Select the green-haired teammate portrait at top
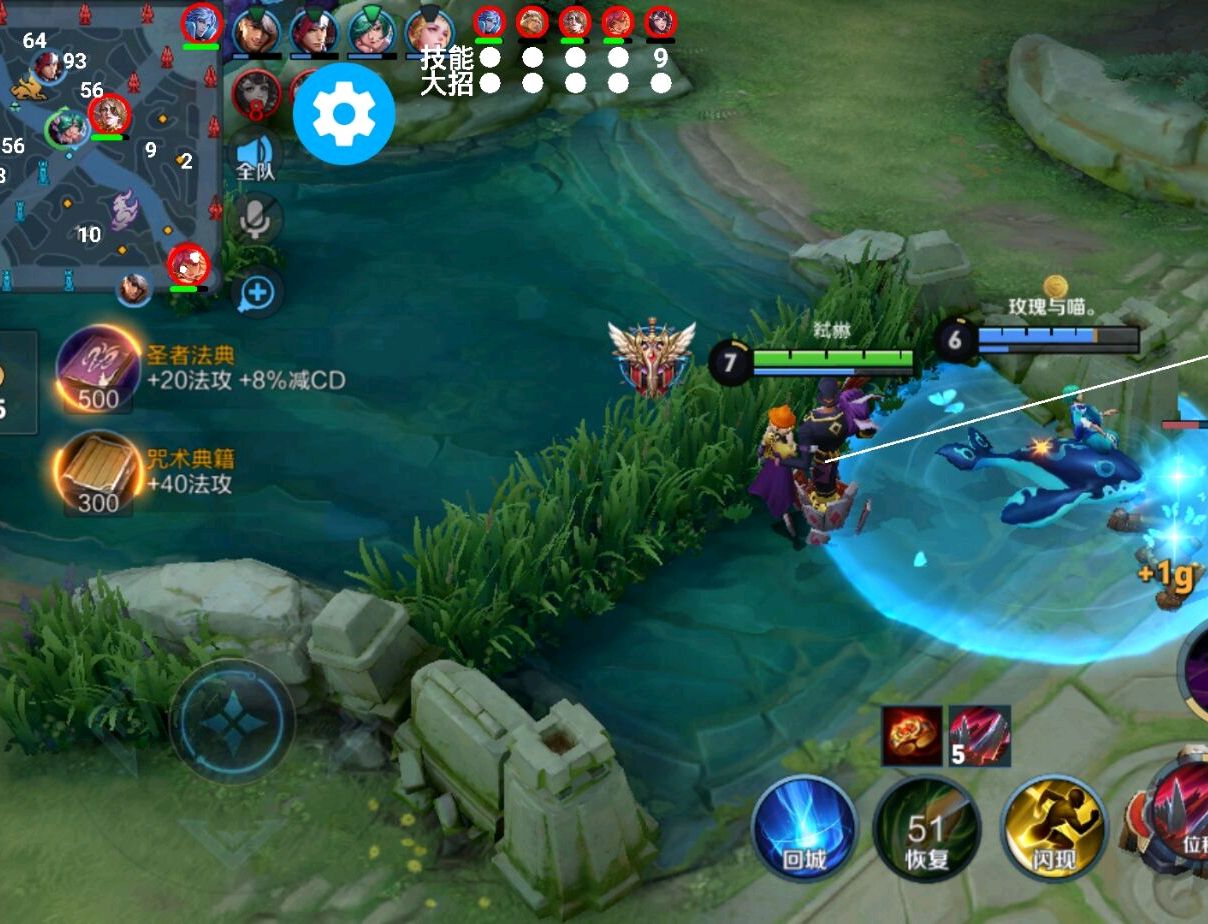 click(371, 31)
